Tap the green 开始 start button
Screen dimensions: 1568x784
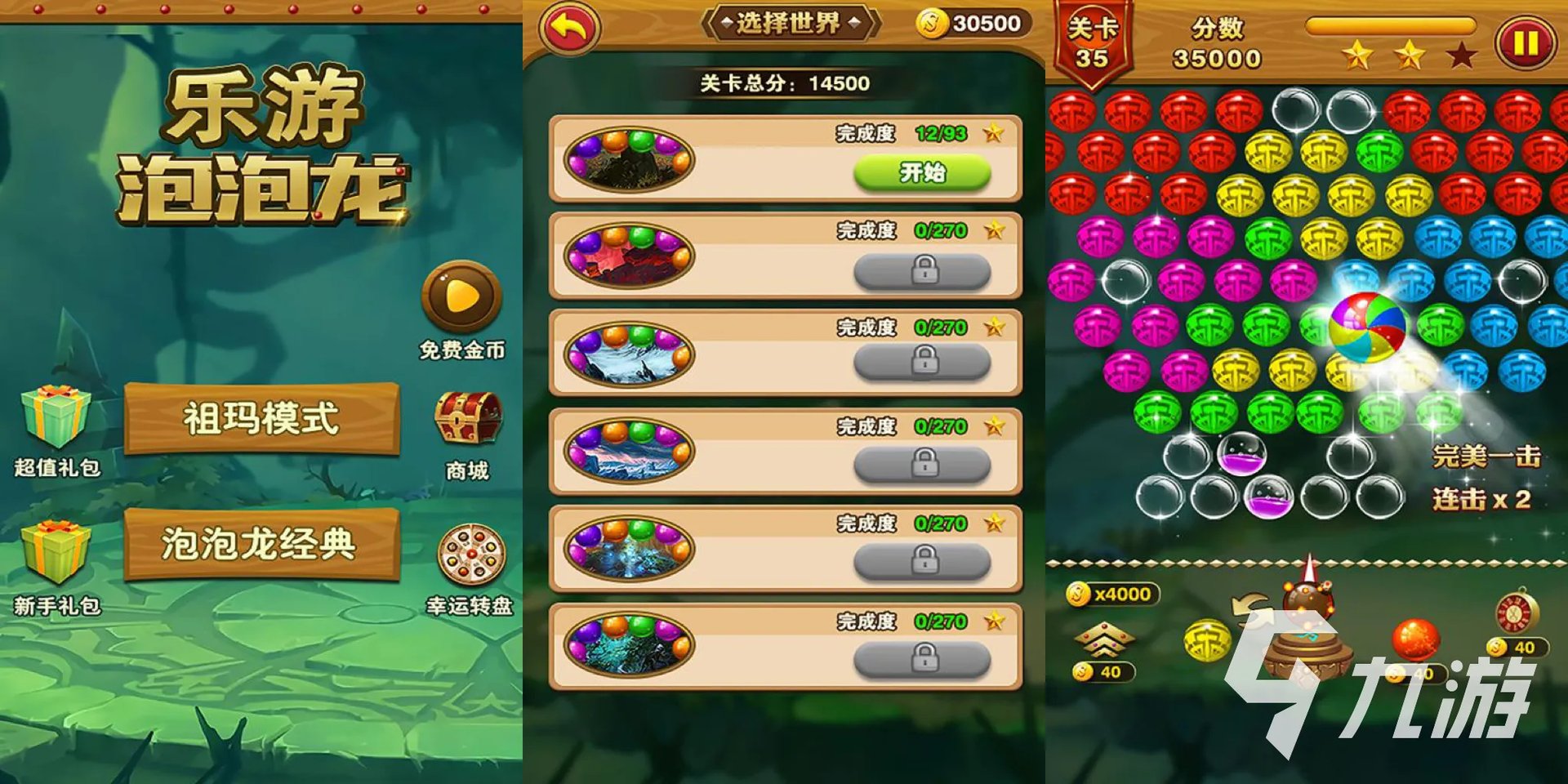click(922, 173)
